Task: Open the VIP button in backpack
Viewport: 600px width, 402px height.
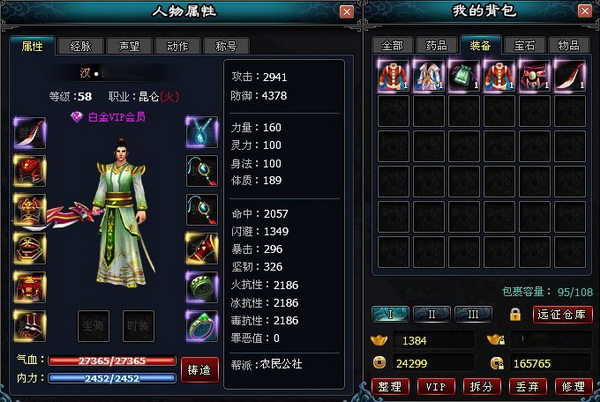Action: point(434,386)
